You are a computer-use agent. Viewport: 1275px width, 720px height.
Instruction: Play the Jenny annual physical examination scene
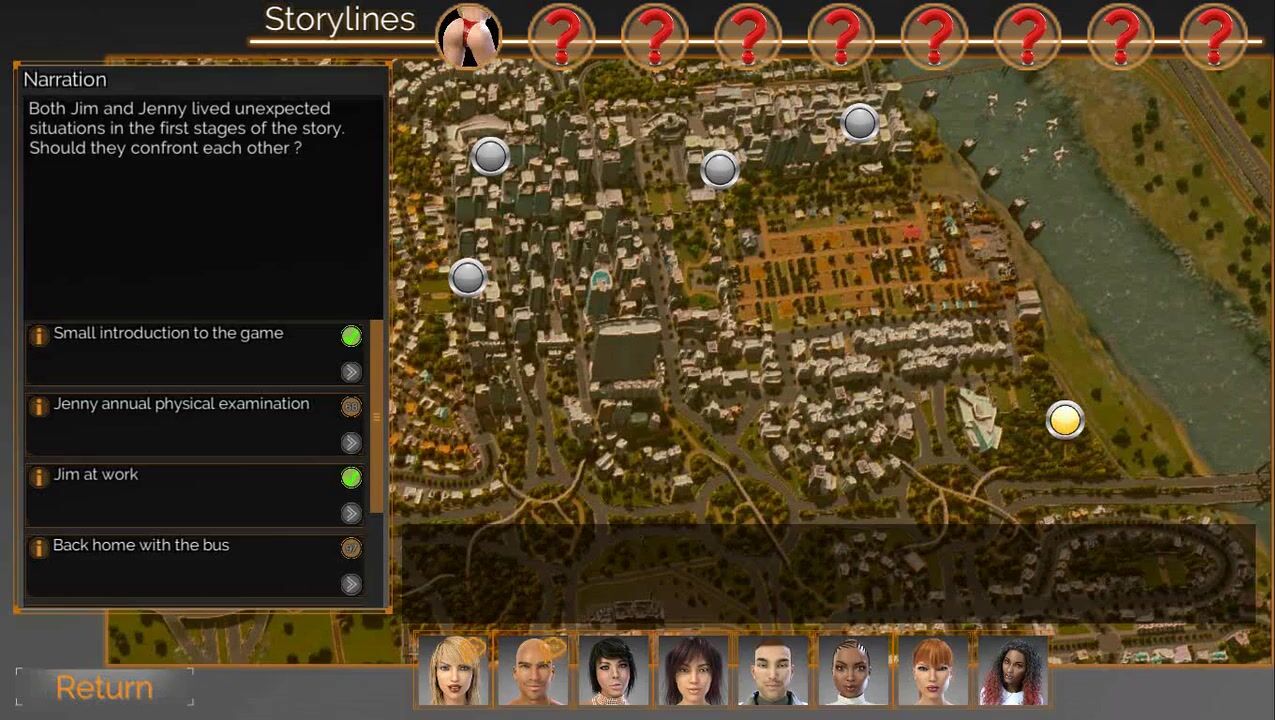coord(351,443)
